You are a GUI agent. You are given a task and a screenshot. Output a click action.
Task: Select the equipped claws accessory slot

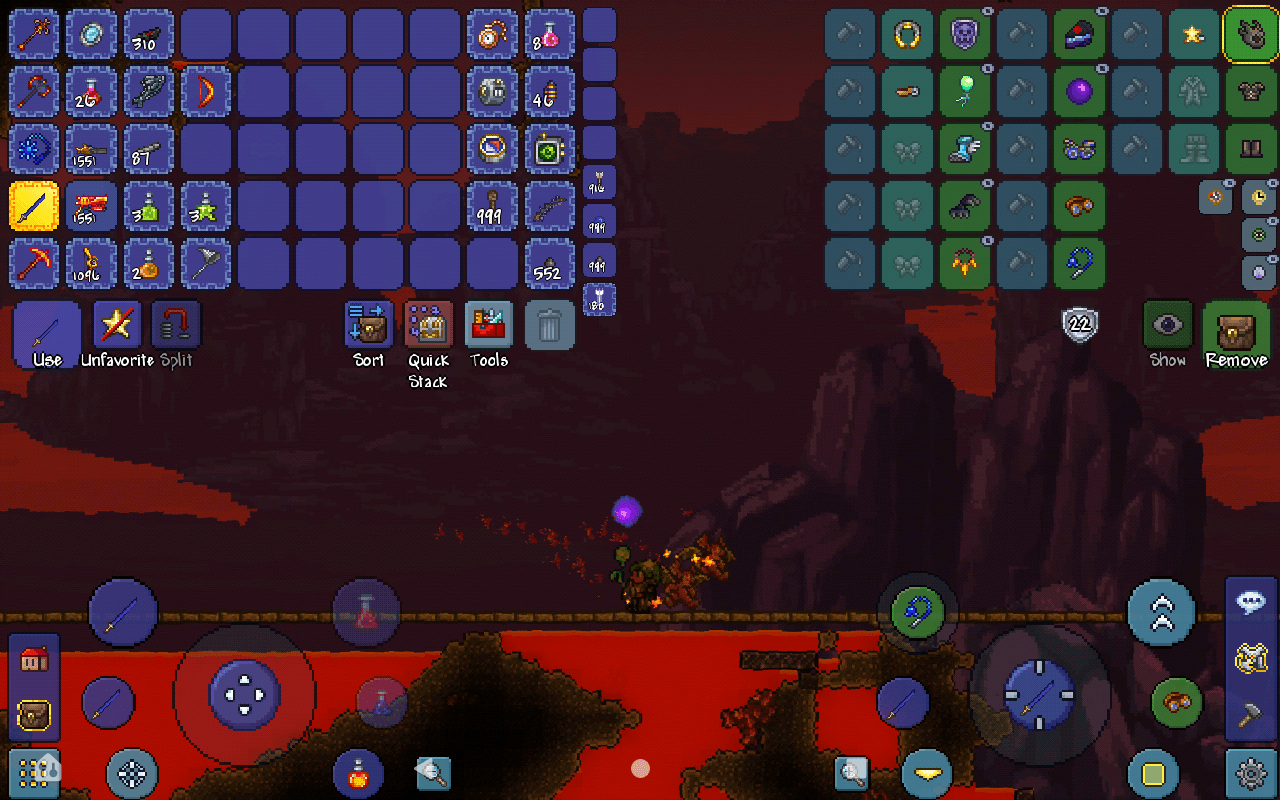[964, 207]
